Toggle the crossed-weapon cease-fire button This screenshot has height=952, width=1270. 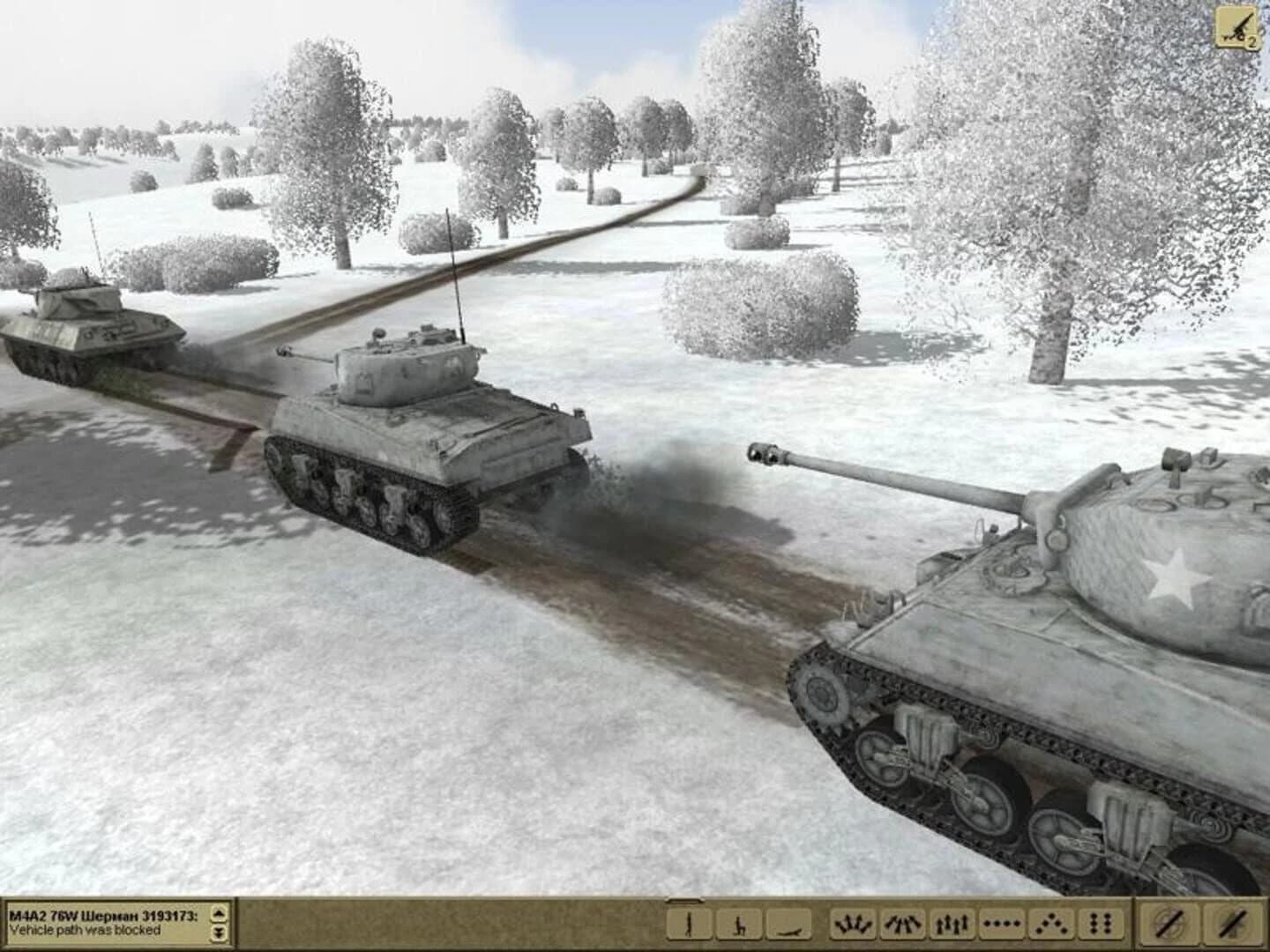click(x=1229, y=926)
